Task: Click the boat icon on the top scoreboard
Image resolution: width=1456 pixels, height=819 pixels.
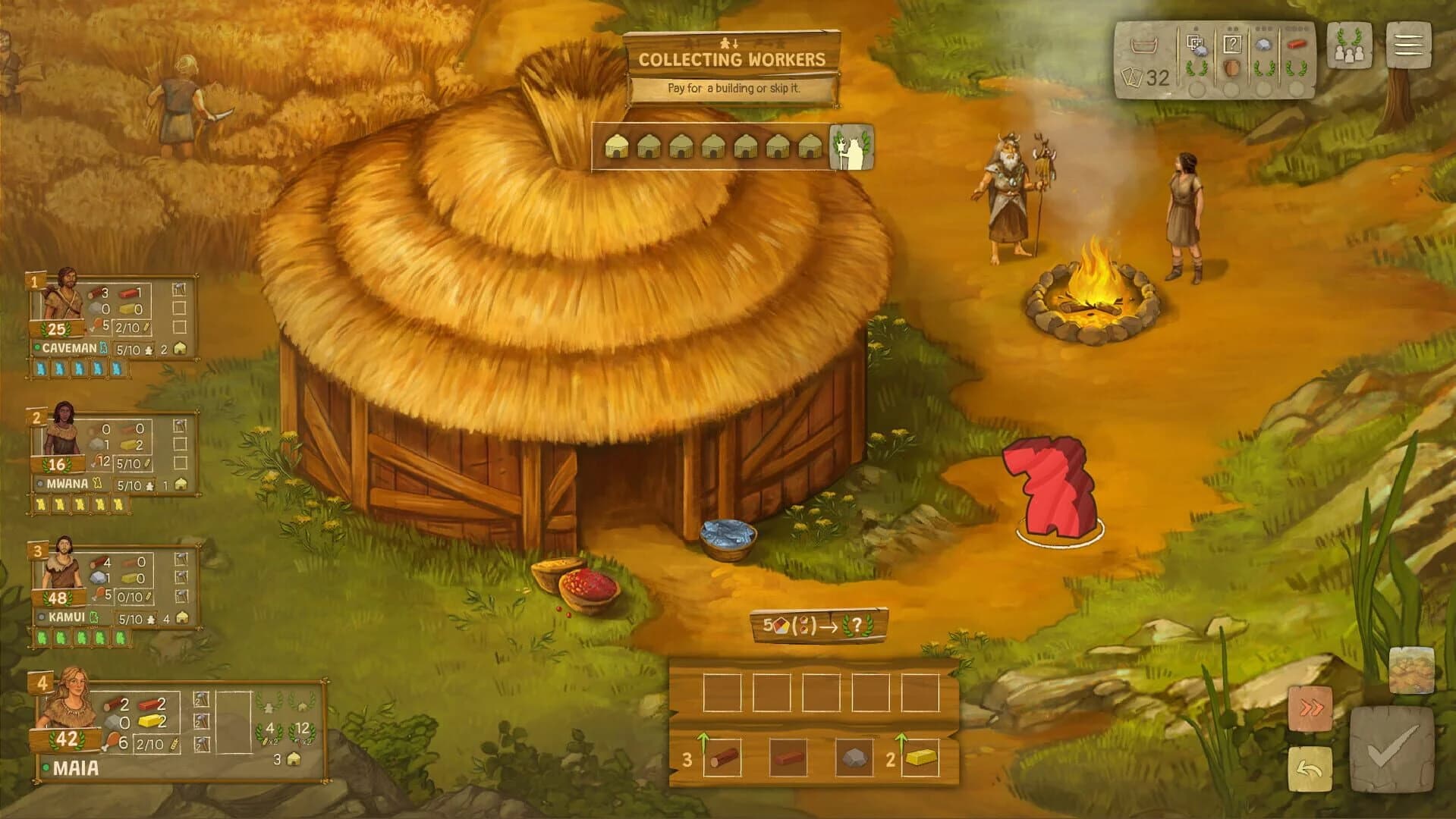Action: point(1145,47)
